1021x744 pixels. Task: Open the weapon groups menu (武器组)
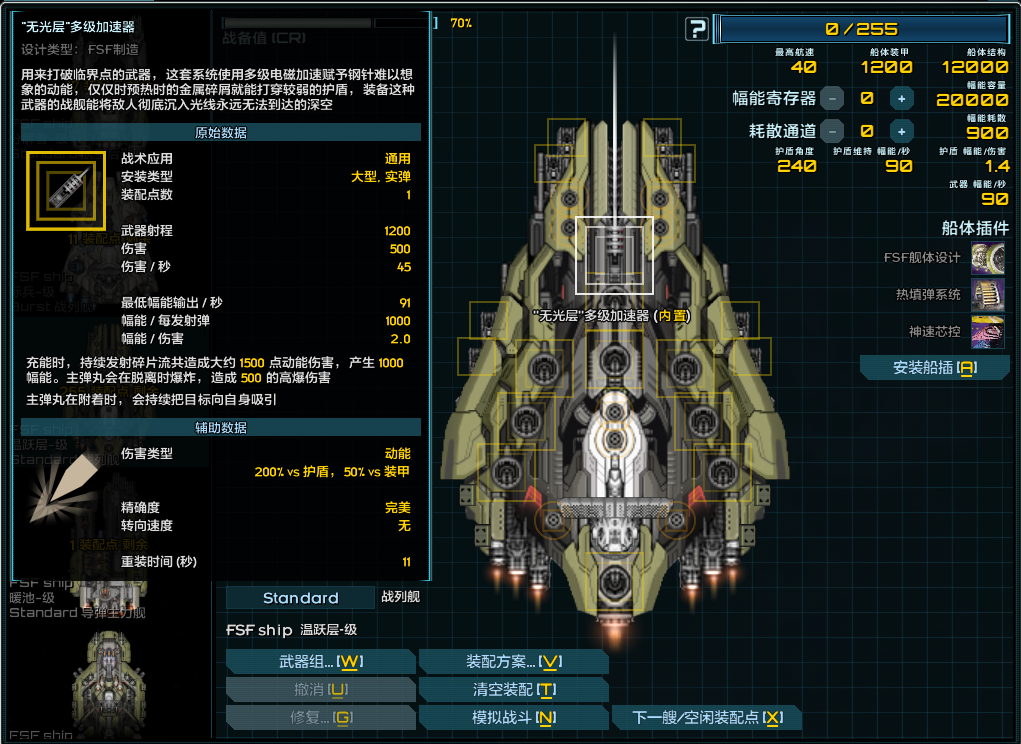click(320, 662)
